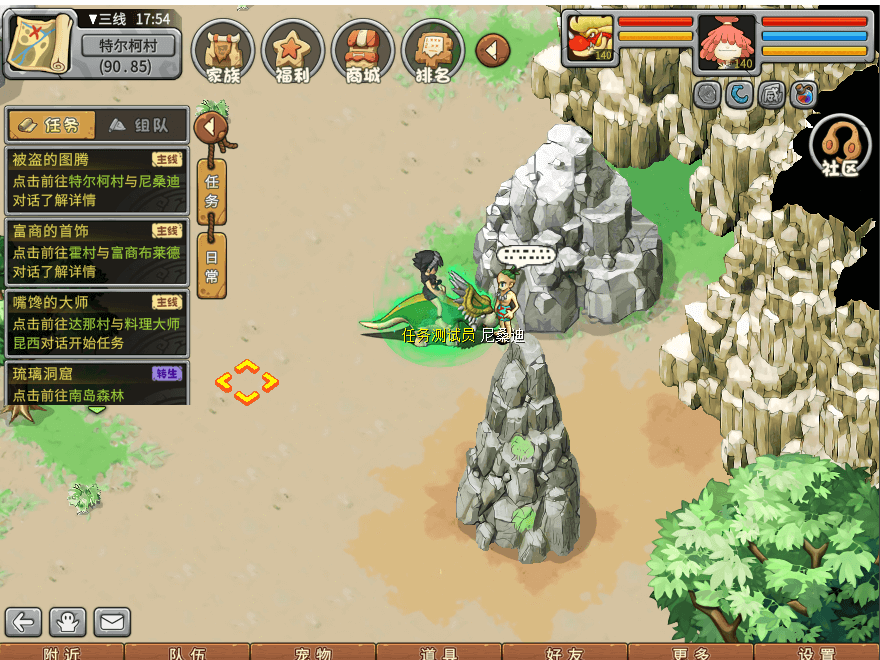Viewport: 880px width, 660px height.
Task: Select the 任务 quest tab
Action: tap(52, 125)
